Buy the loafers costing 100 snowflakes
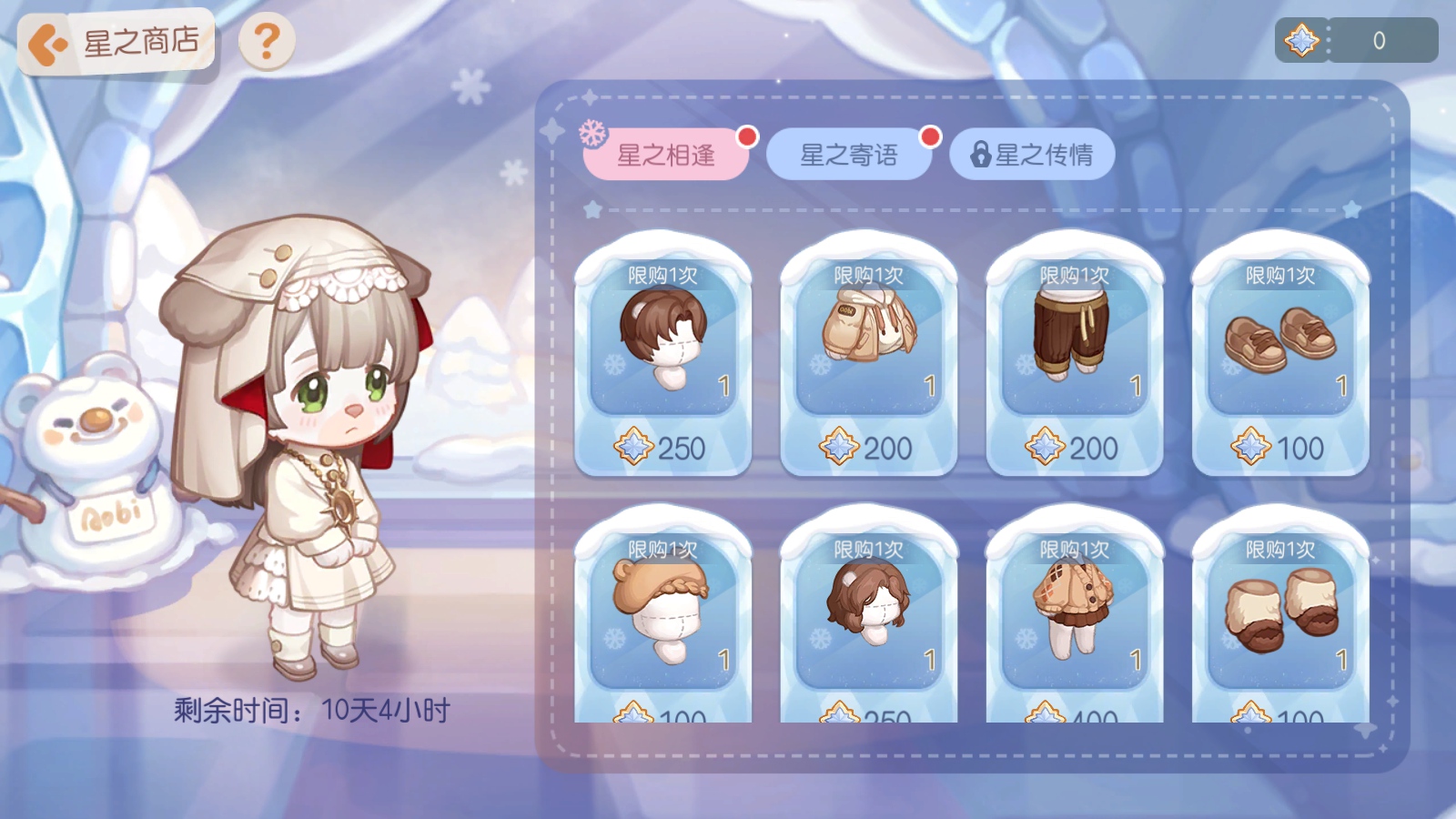Screen dimensions: 1456x819 1281,355
